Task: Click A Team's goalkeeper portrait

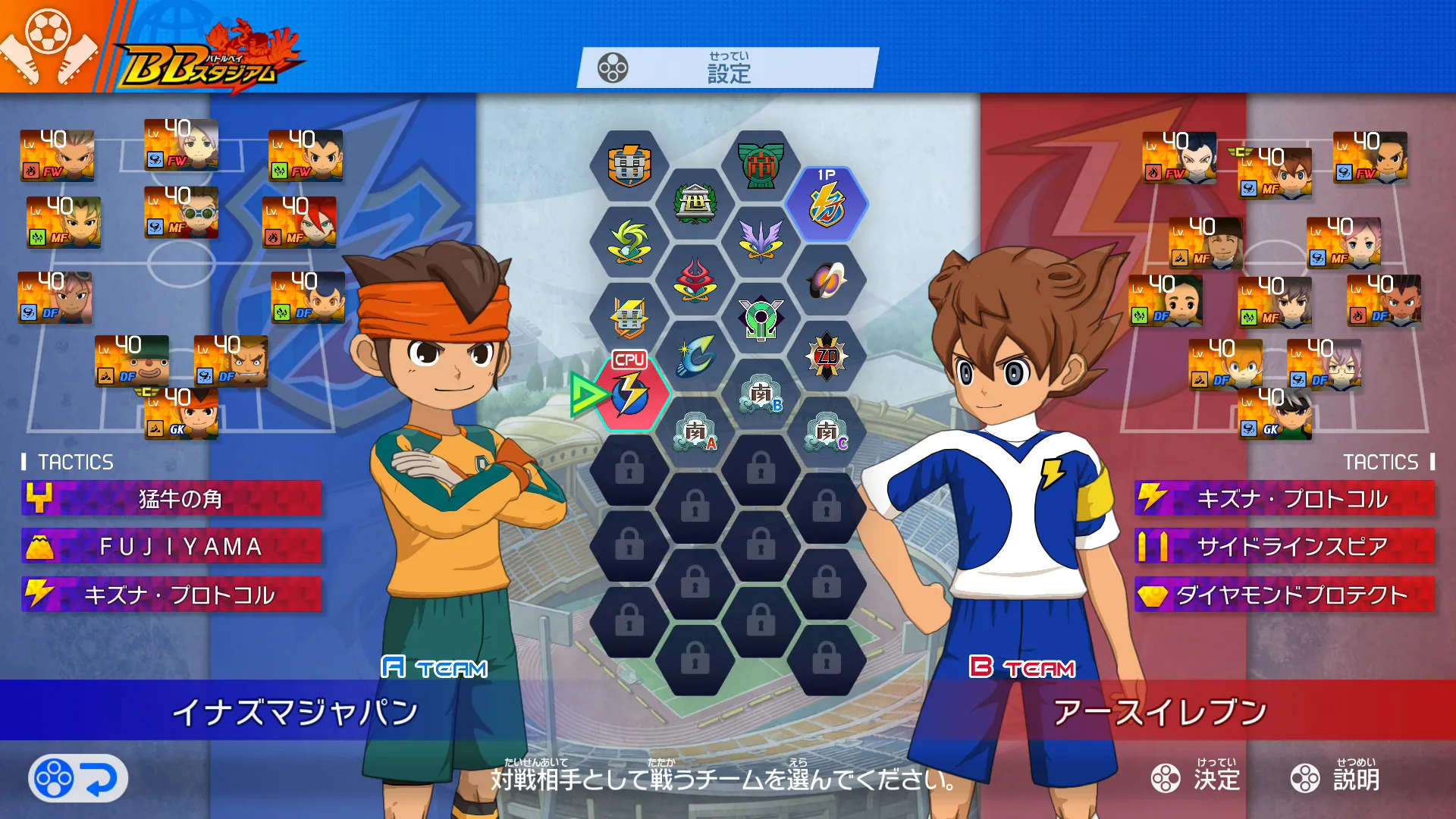Action: coord(182,414)
